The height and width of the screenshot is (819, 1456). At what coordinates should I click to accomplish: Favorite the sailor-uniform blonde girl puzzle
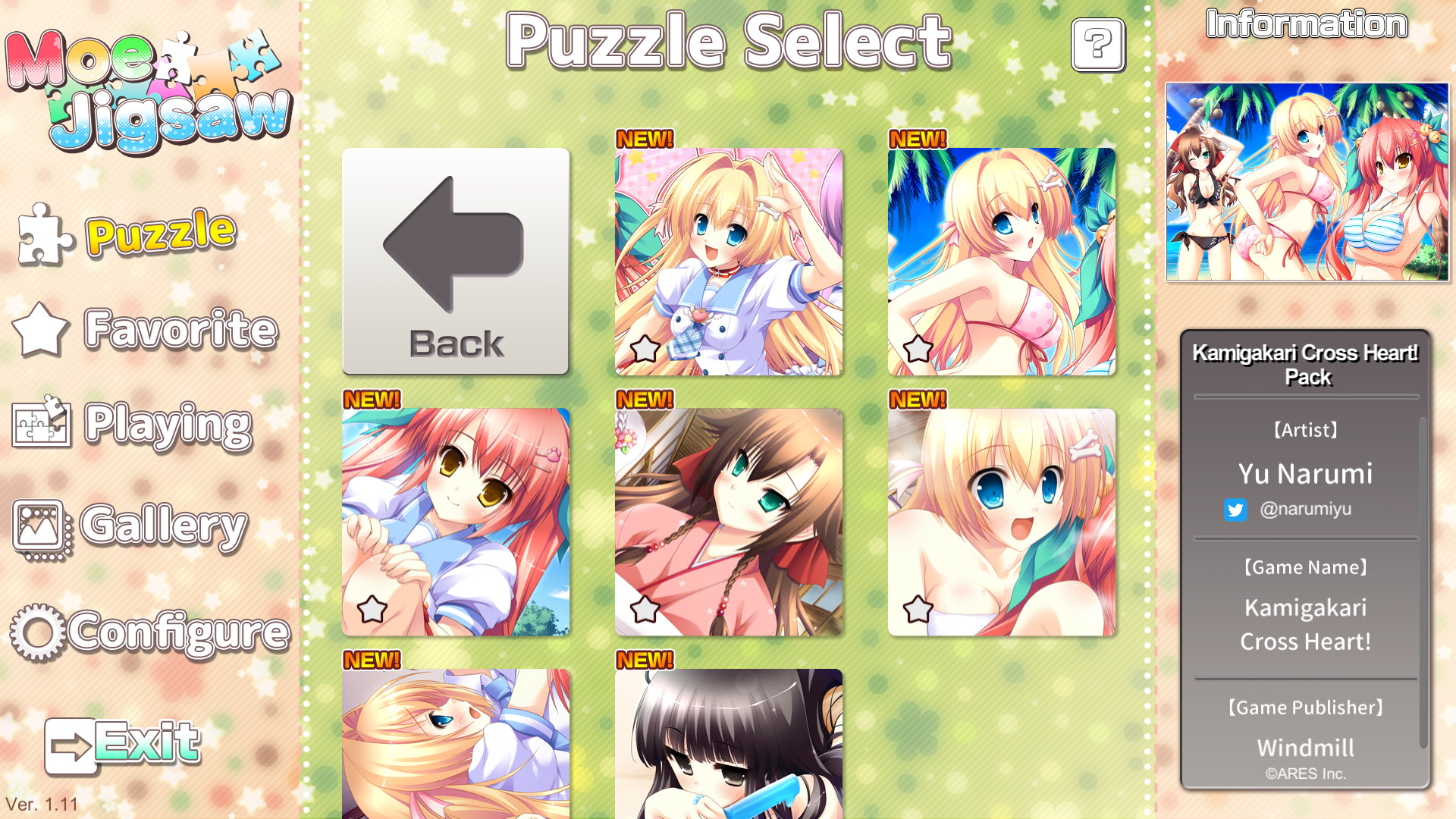click(x=645, y=349)
